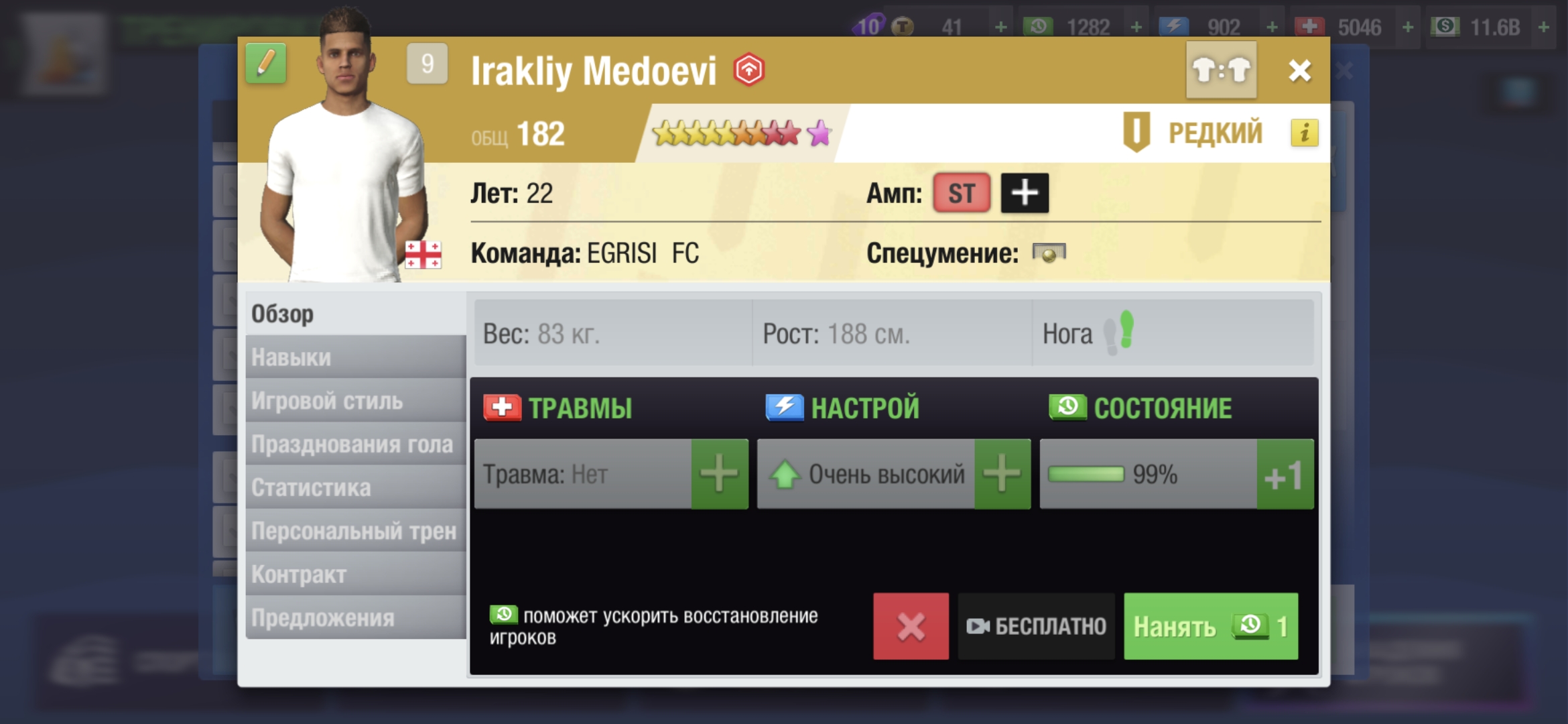Add a new position with black plus
This screenshot has width=1568, height=724.
pos(1025,193)
